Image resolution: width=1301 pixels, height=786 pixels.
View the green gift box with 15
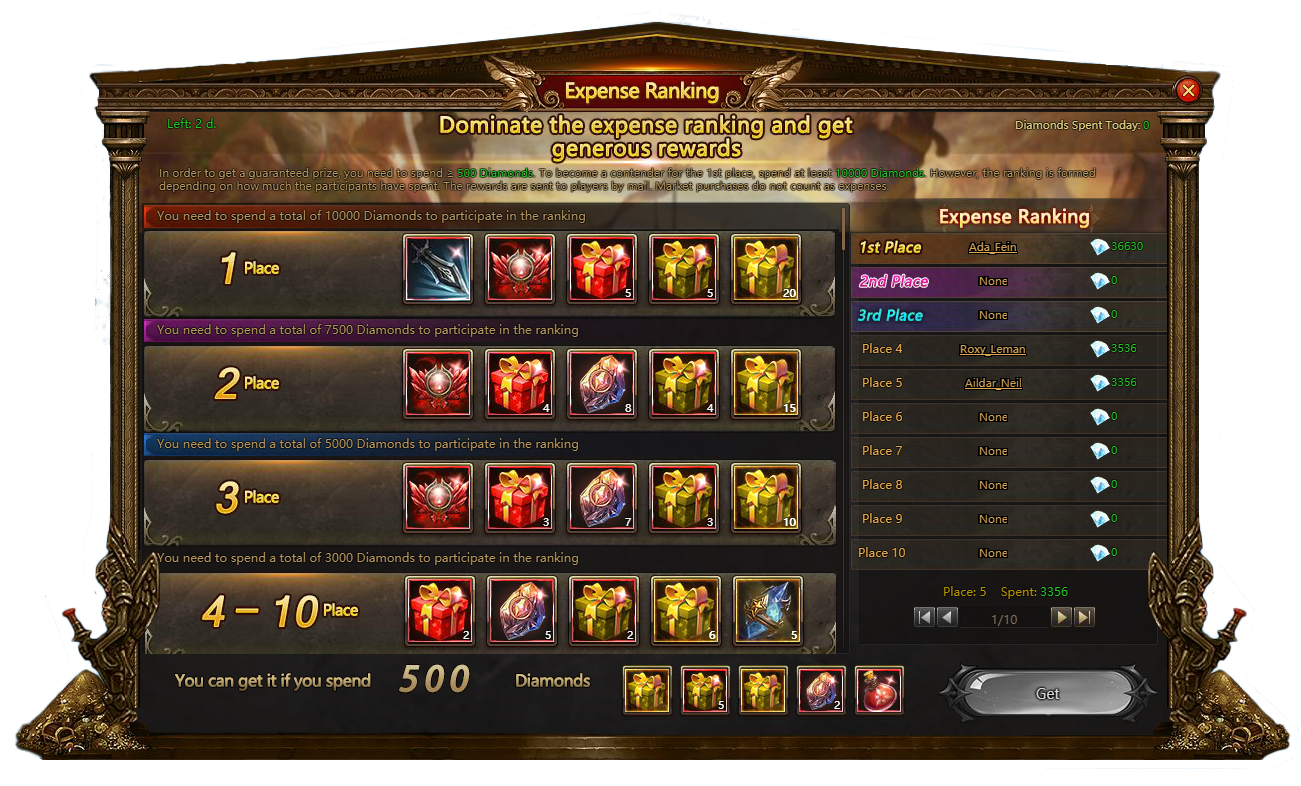pos(766,383)
